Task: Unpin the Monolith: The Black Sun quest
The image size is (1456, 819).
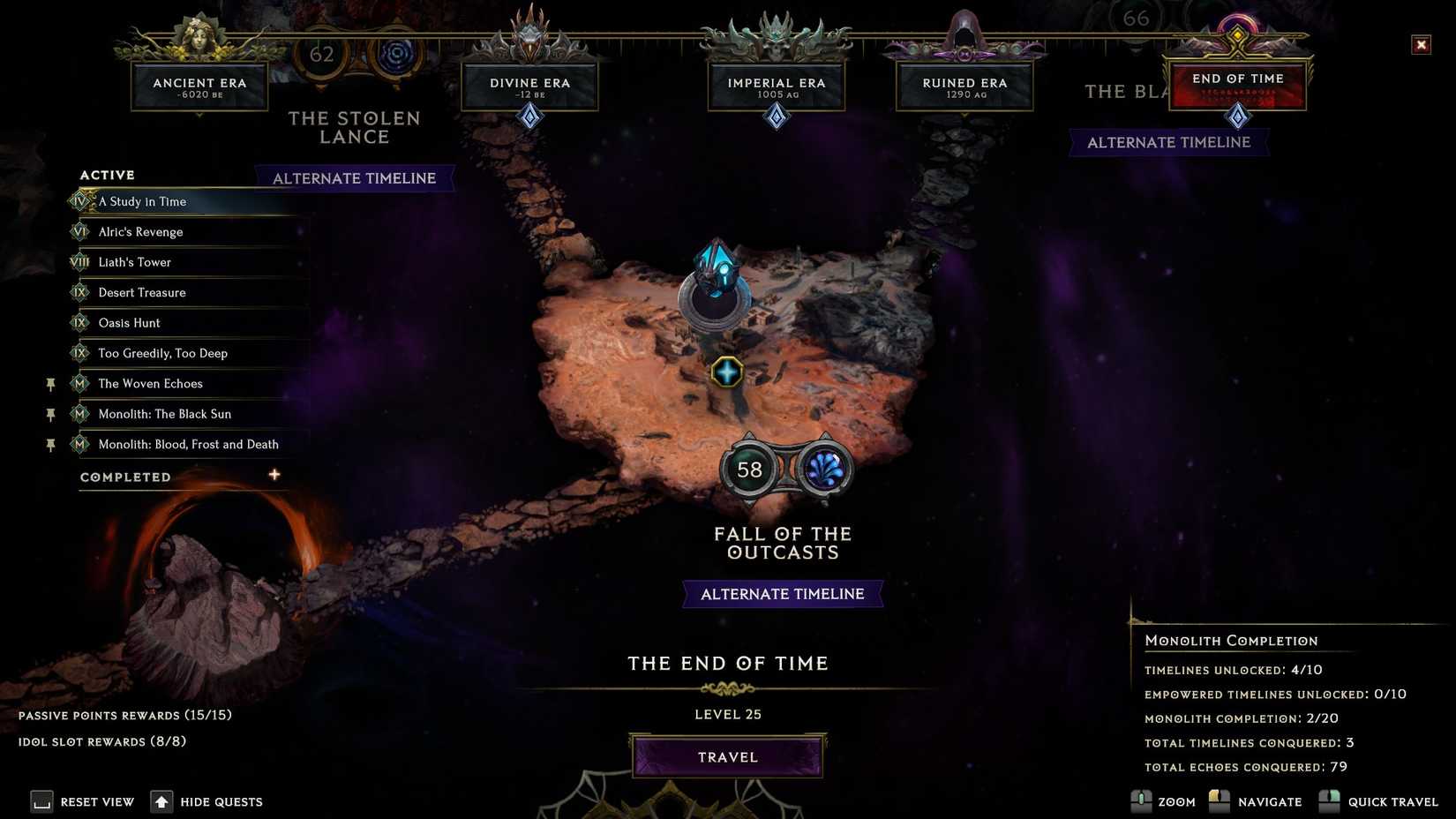Action: [50, 414]
